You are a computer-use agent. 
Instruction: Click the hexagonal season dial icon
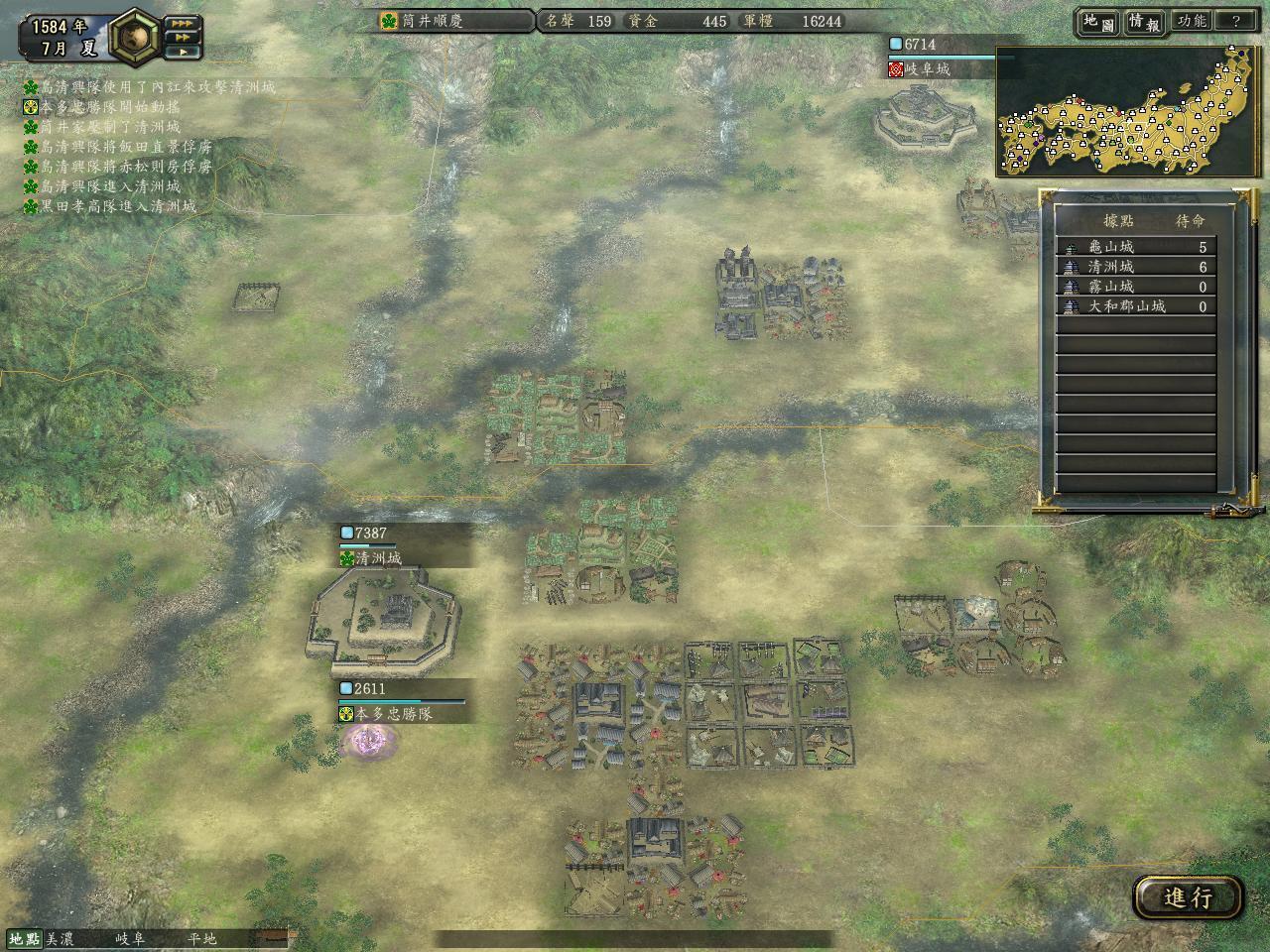[x=135, y=37]
